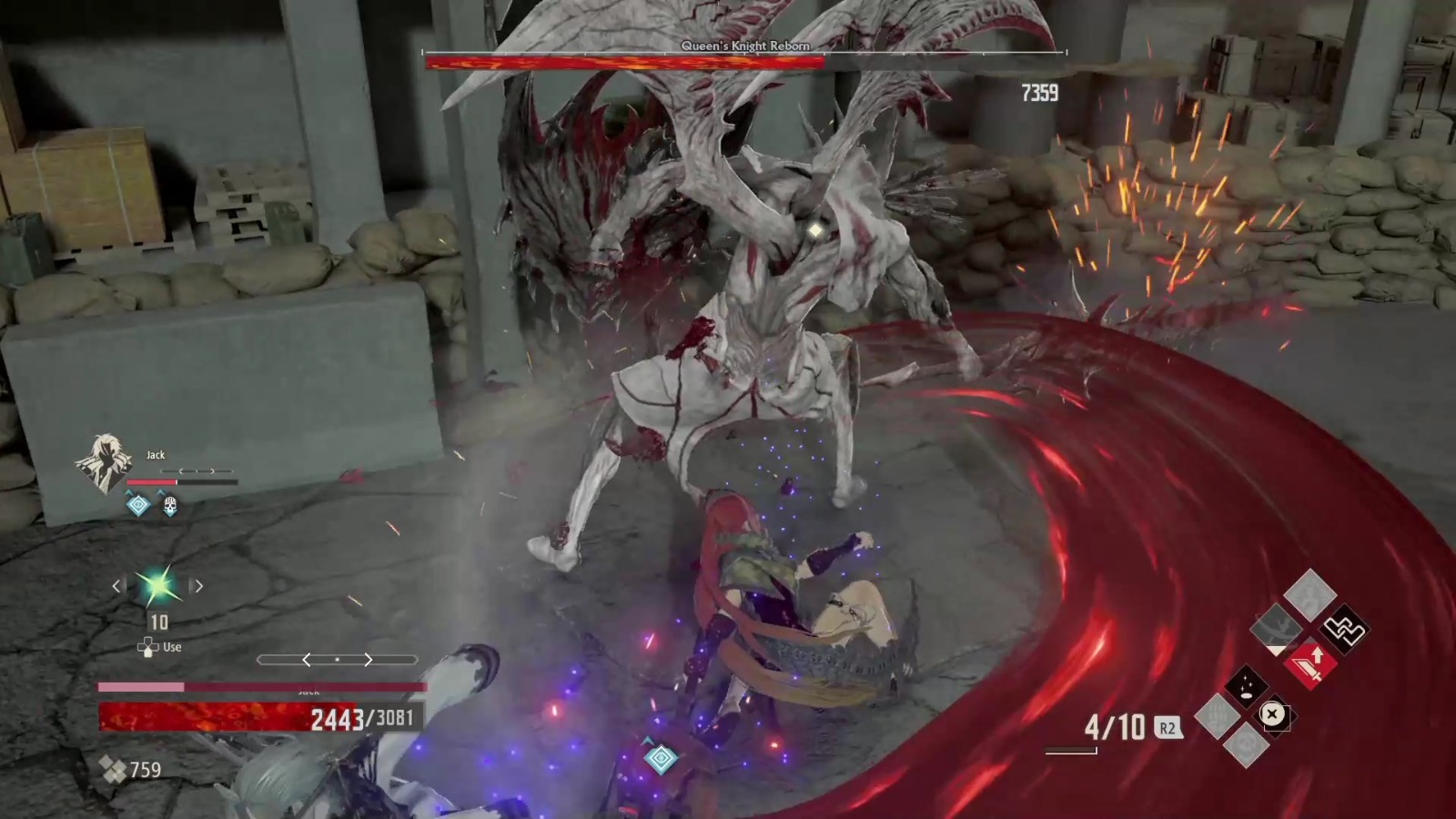Screen dimensions: 1456x819
Task: Click the haze counter reading 7359
Action: [1040, 90]
